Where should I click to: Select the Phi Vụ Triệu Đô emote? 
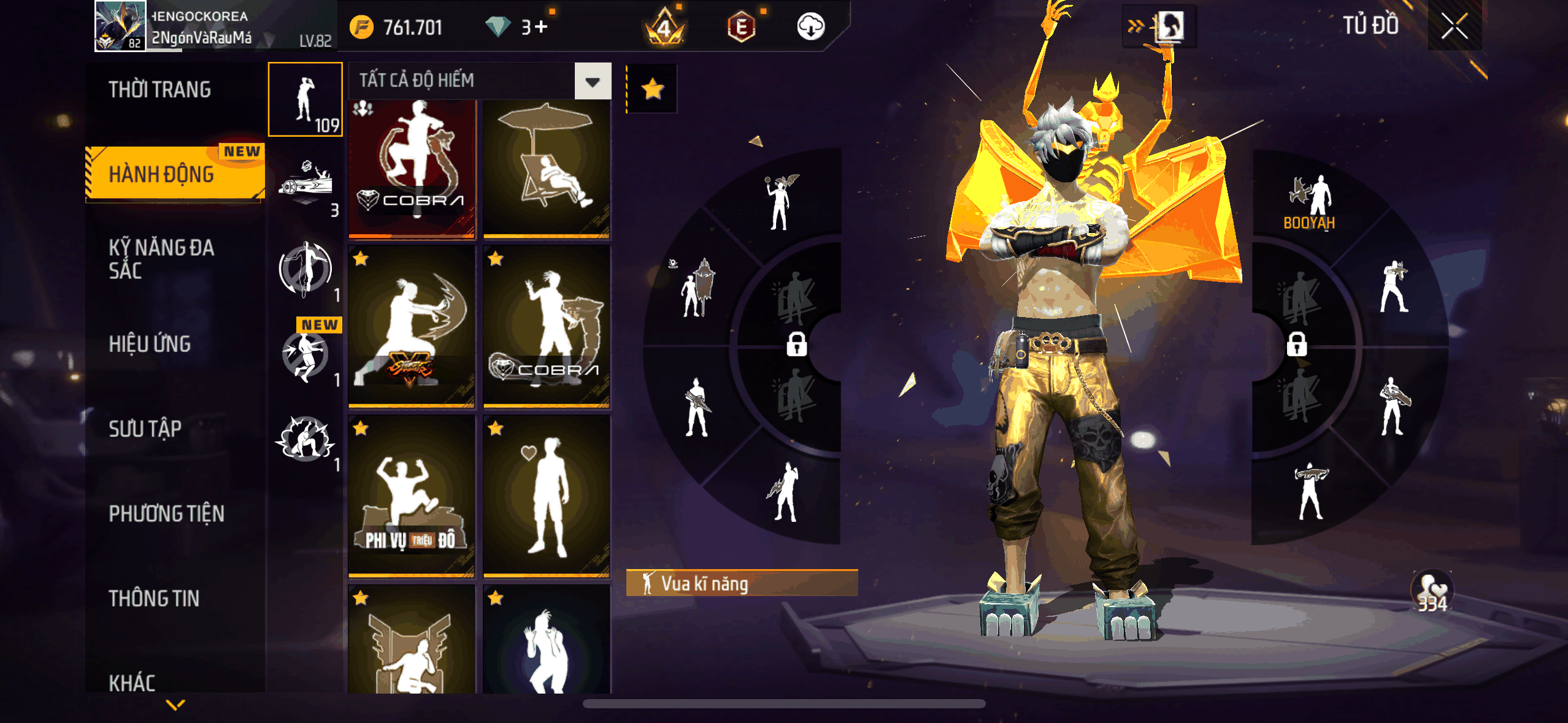click(412, 495)
